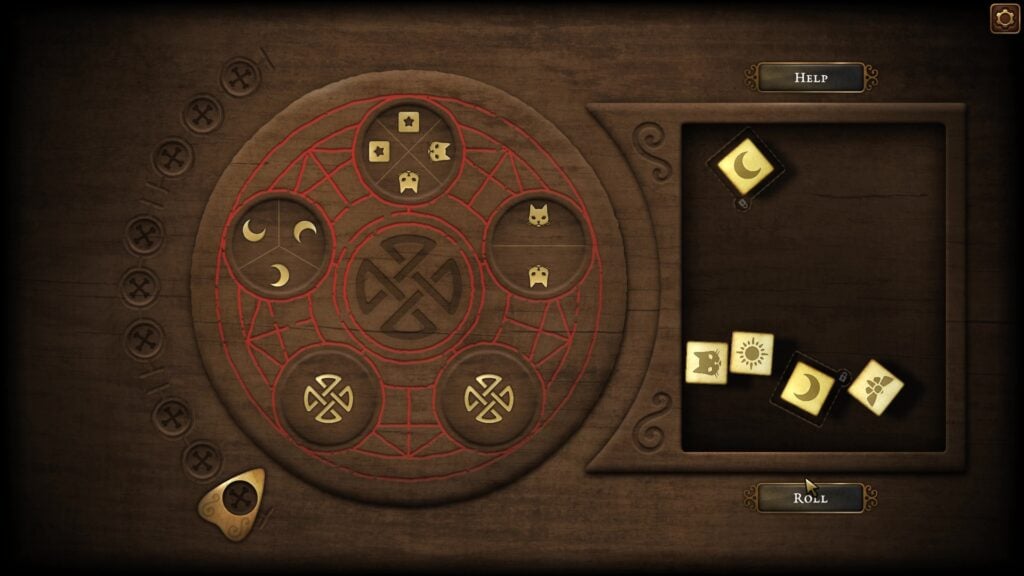Choose the two-symbol cat circle on the board
Screen dimensions: 1024x576
pyautogui.click(x=538, y=245)
